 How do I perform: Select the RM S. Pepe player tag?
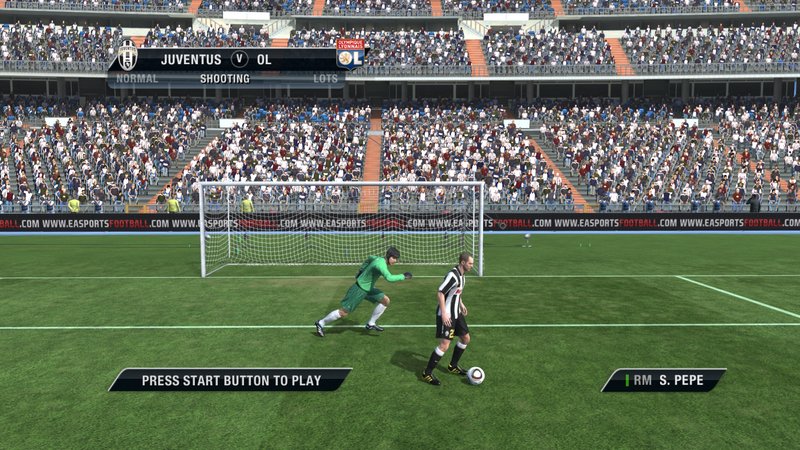[663, 380]
